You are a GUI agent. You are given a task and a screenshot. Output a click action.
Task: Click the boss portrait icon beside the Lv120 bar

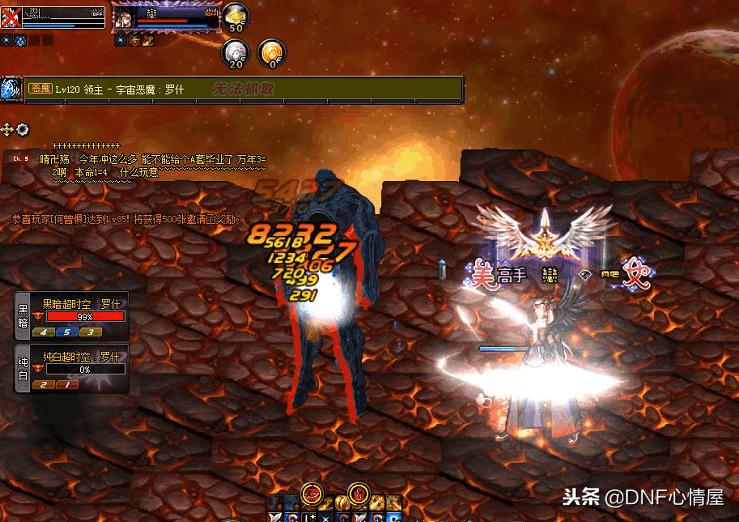pyautogui.click(x=11, y=89)
